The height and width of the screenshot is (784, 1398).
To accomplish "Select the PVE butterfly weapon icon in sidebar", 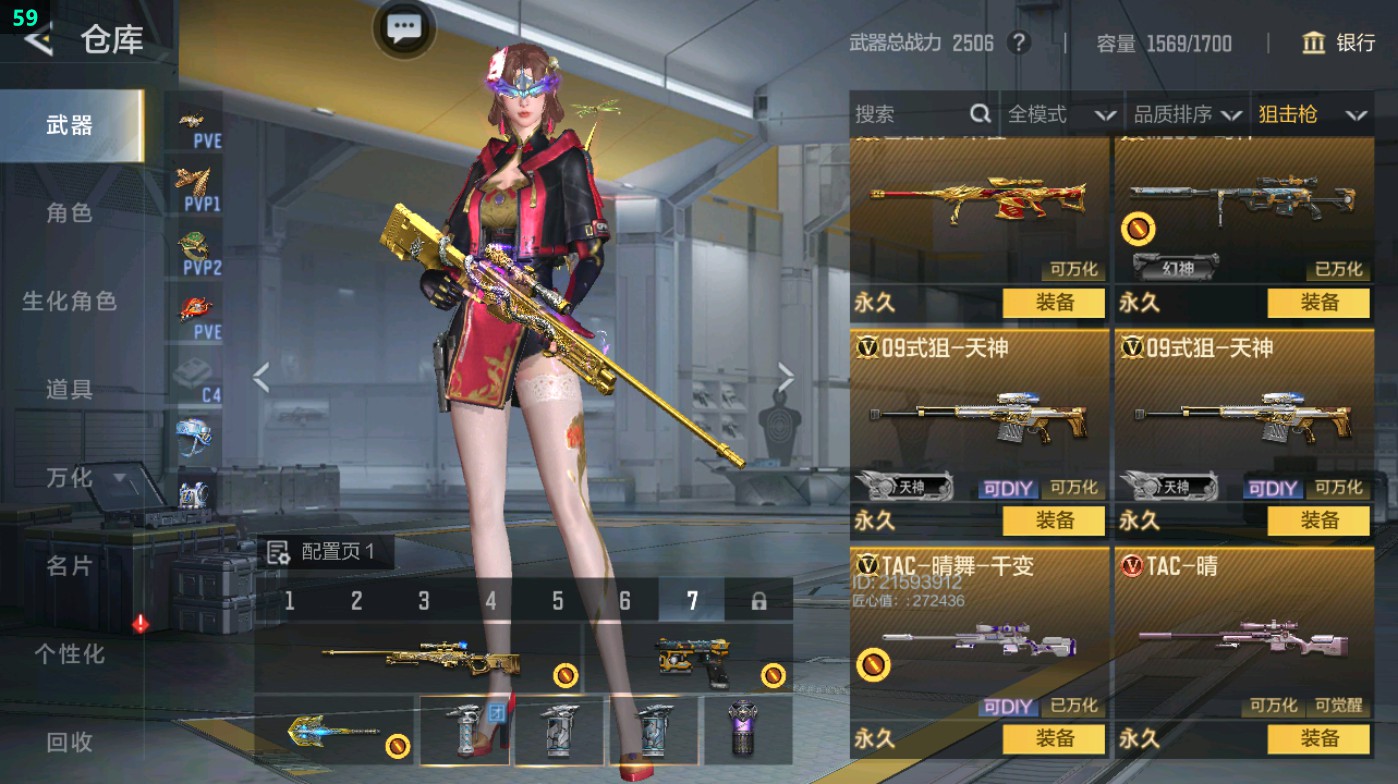I will click(196, 125).
